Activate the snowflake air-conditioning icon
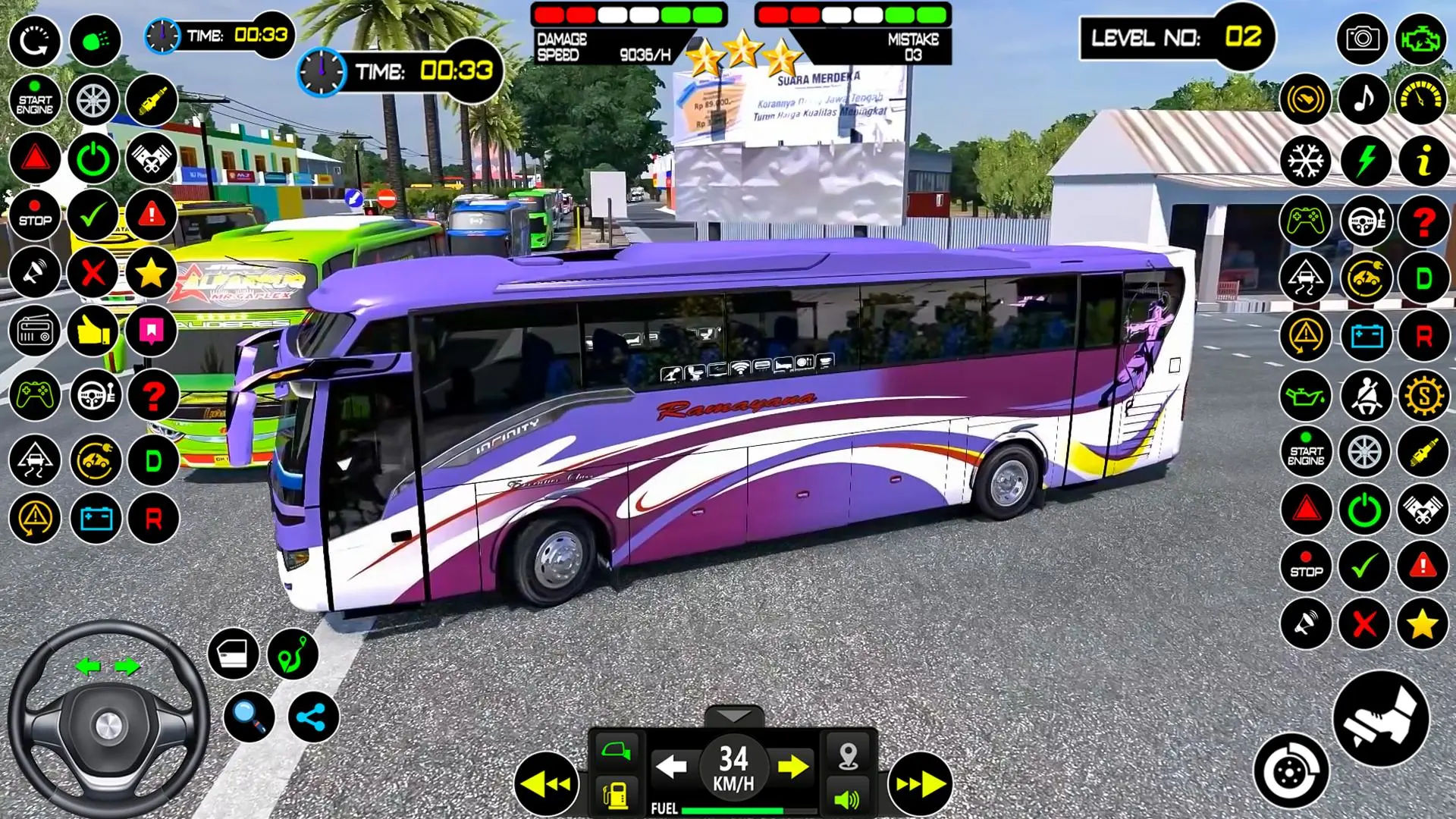The width and height of the screenshot is (1456, 819). pos(1305,161)
